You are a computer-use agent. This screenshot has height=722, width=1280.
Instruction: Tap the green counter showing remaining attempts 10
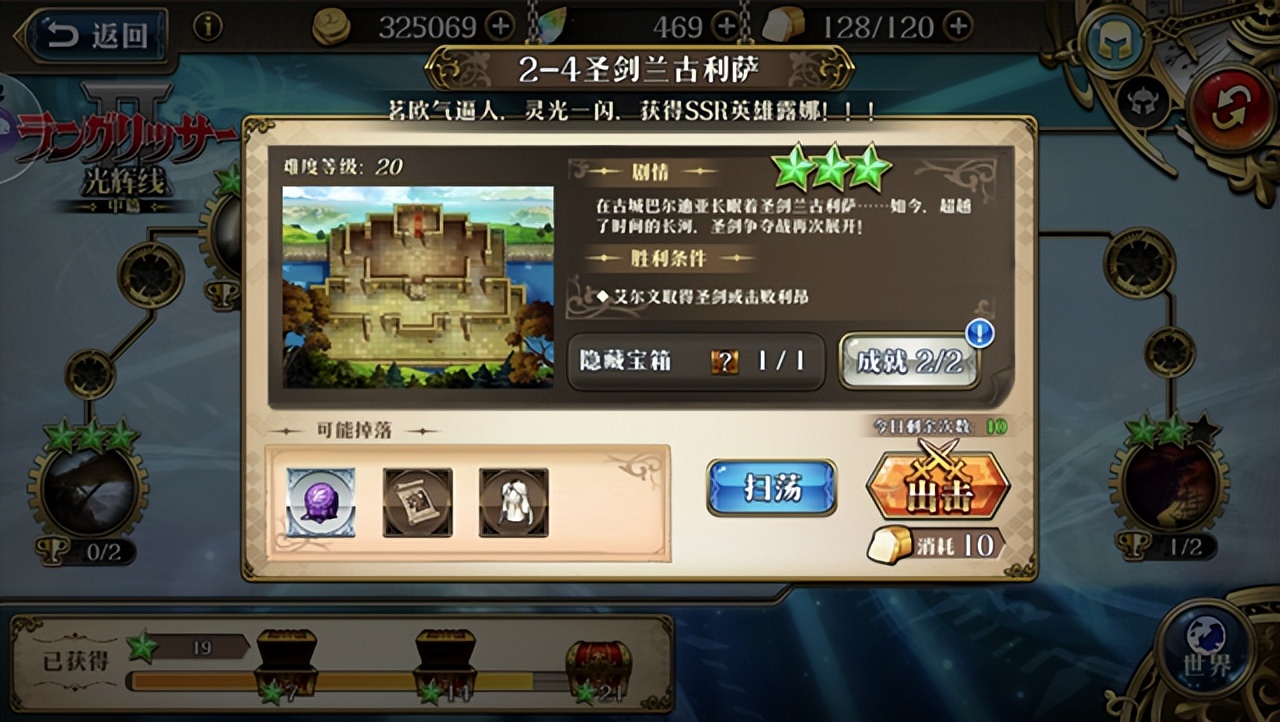[997, 426]
